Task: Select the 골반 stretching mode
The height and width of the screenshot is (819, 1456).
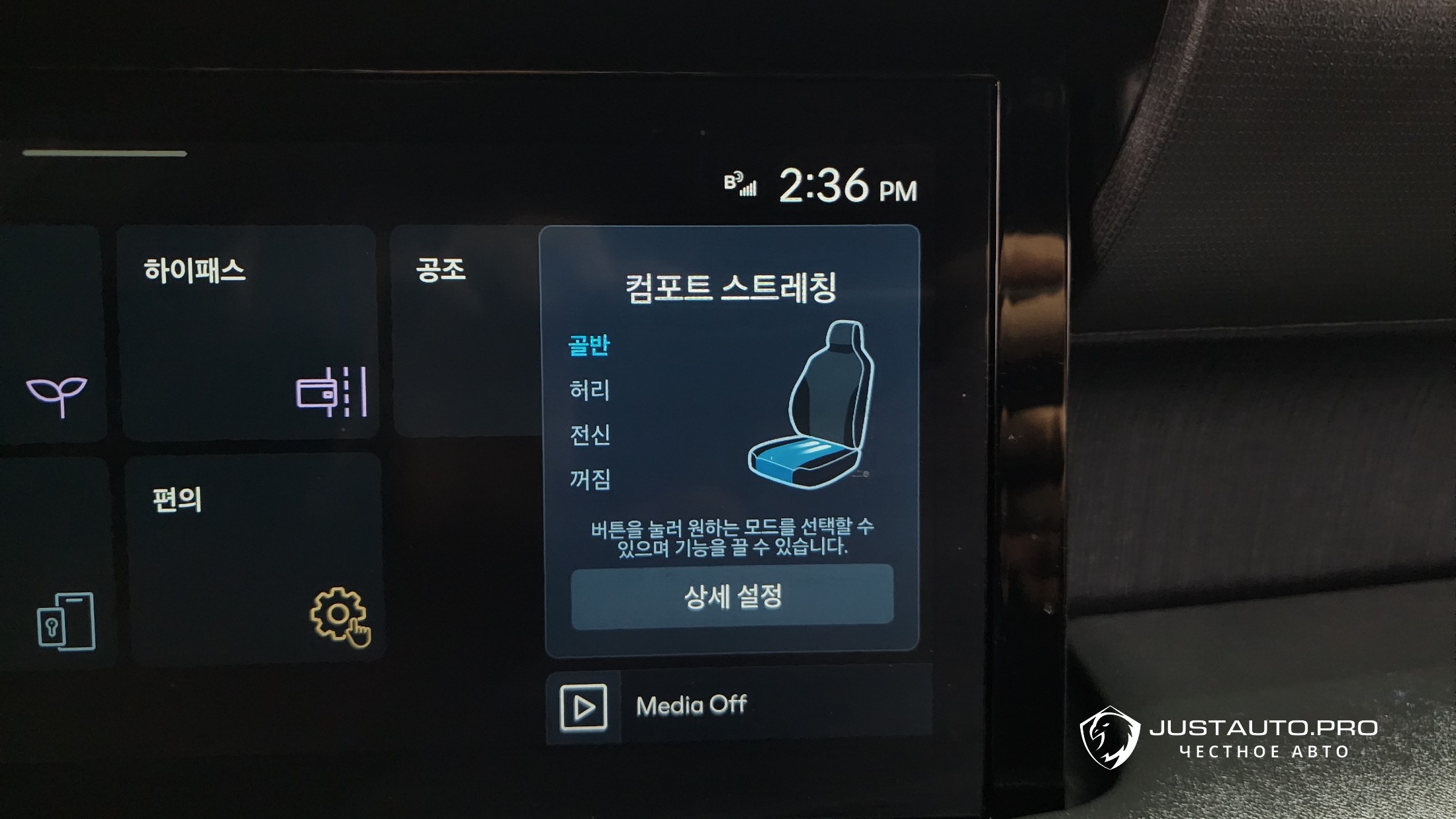Action: 589,345
